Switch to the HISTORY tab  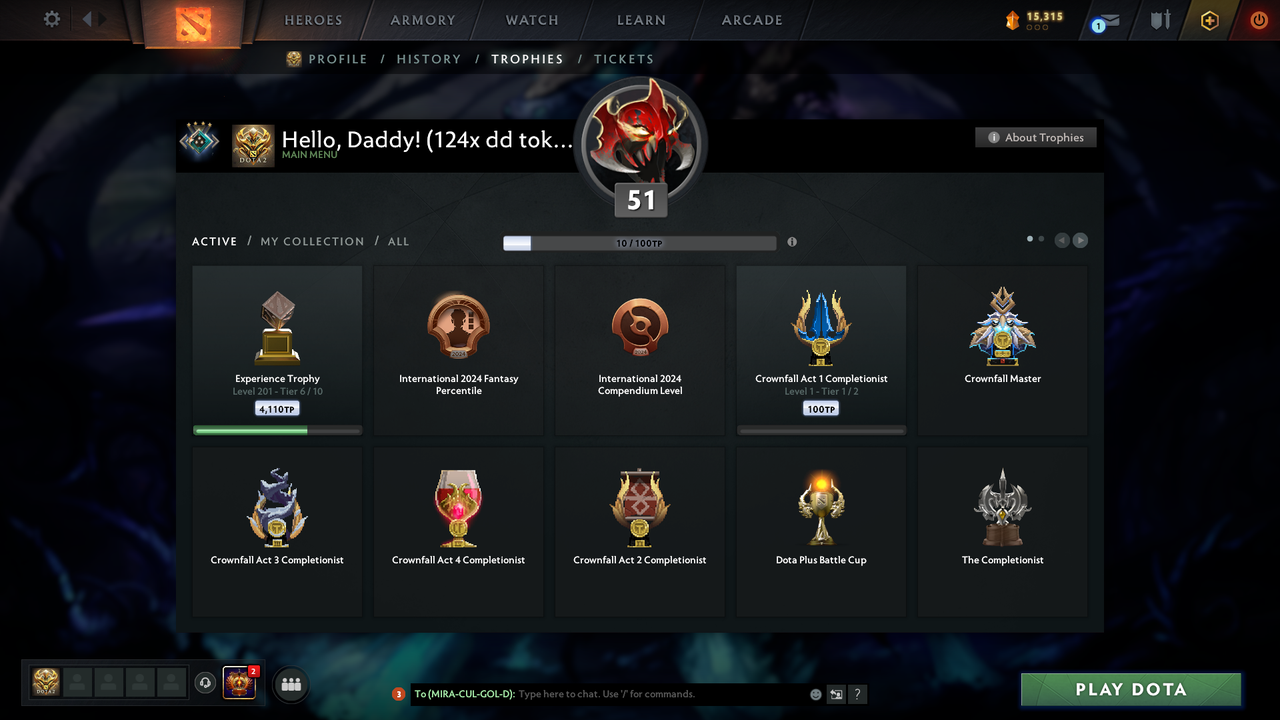428,59
